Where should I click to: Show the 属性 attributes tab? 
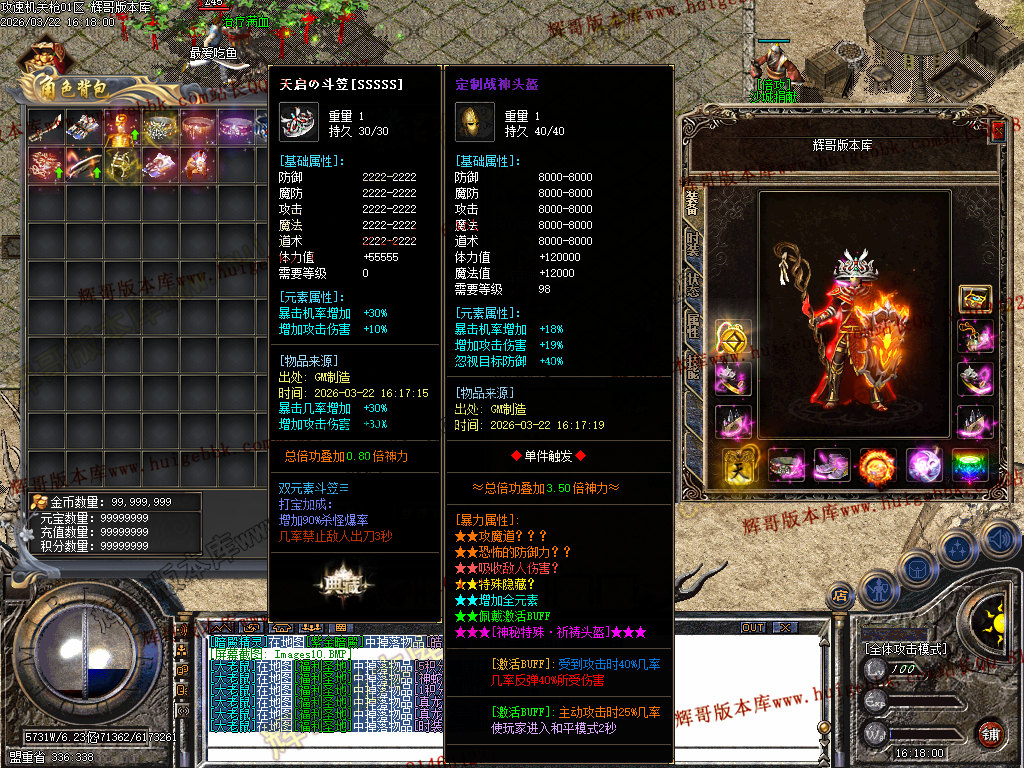692,326
